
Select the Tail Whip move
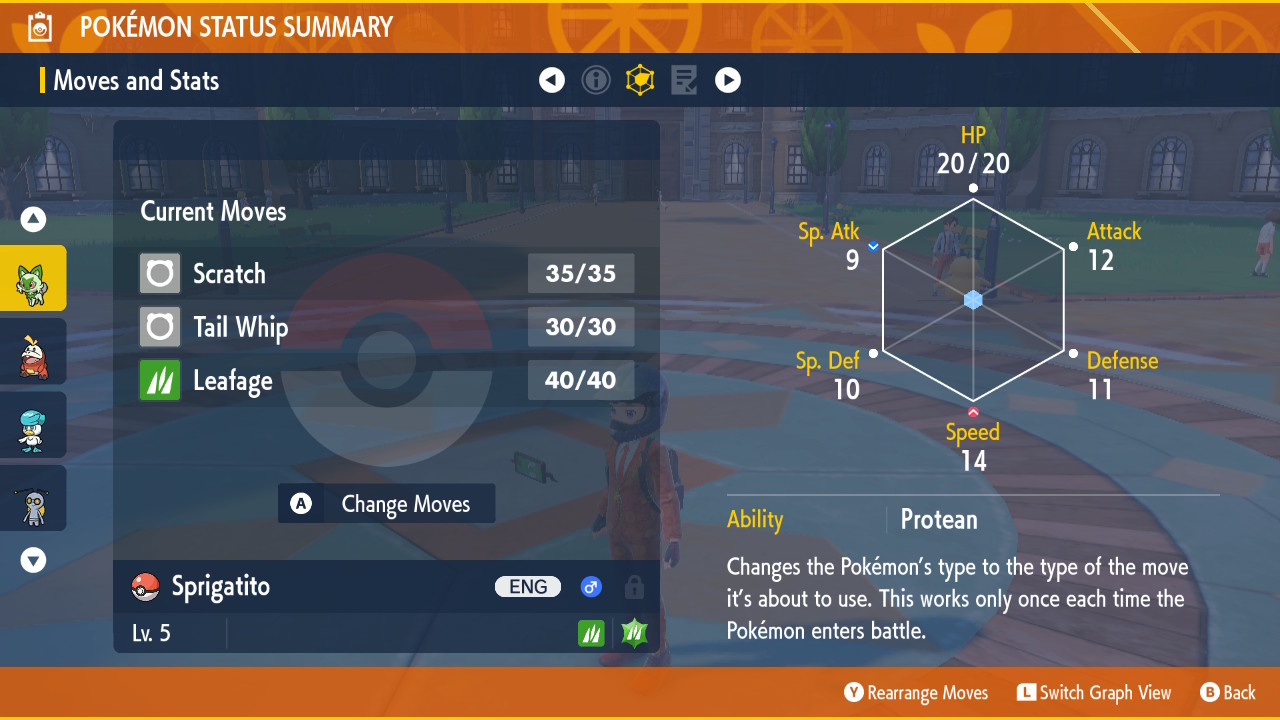(386, 327)
